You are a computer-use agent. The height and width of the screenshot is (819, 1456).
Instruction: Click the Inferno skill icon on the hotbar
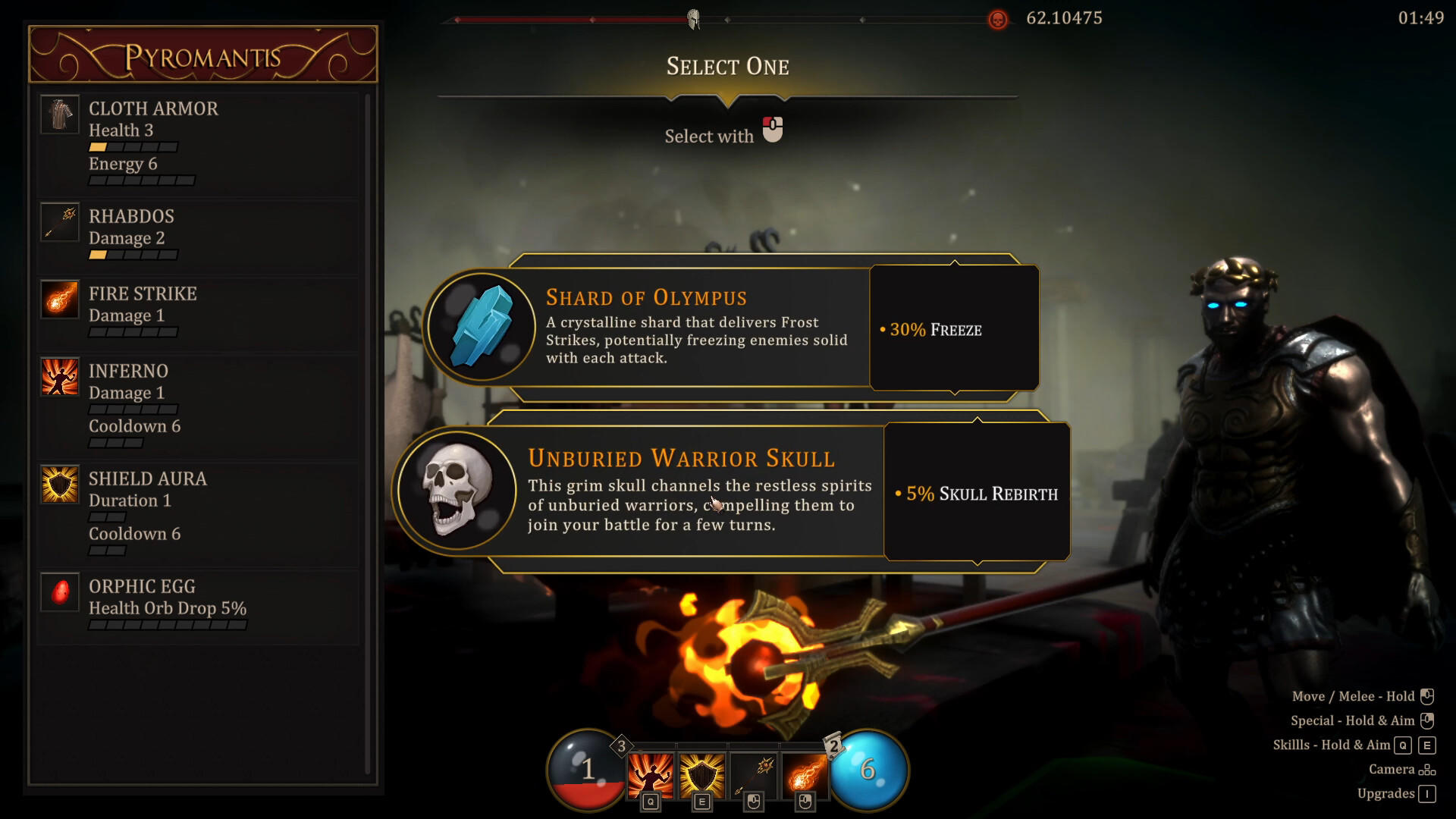tap(651, 772)
